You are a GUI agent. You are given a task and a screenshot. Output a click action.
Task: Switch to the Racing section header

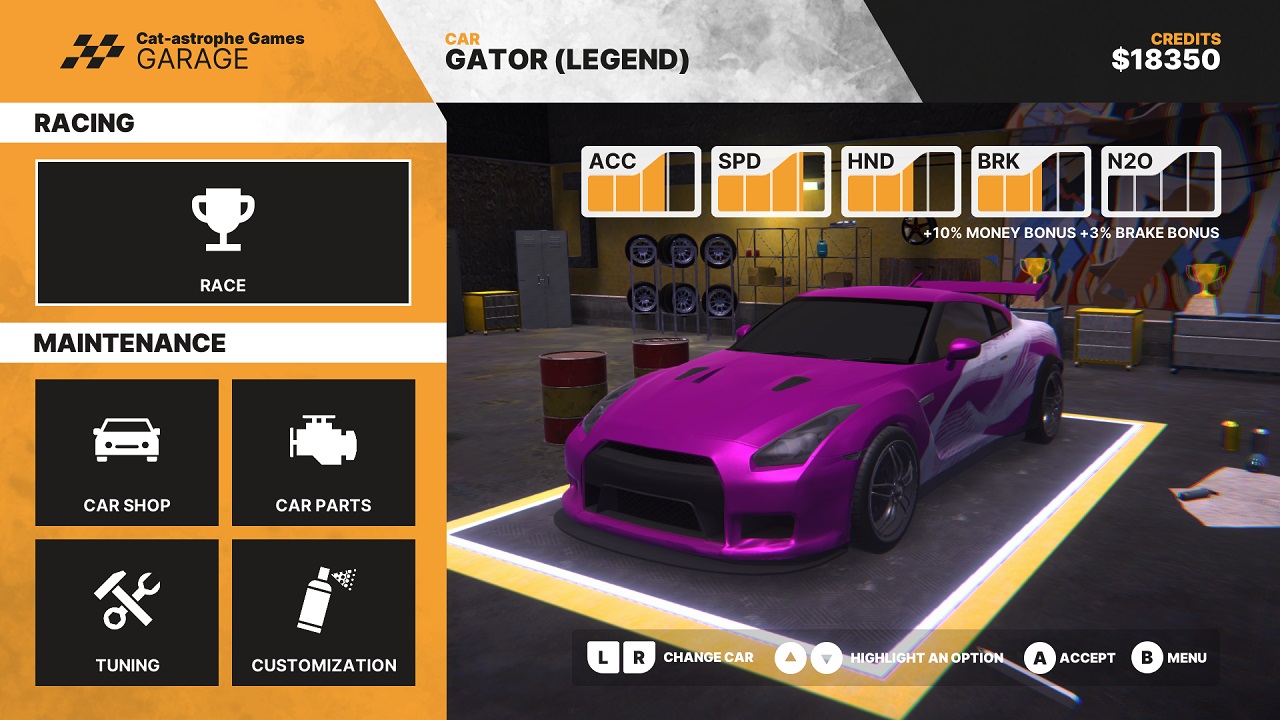[x=84, y=123]
